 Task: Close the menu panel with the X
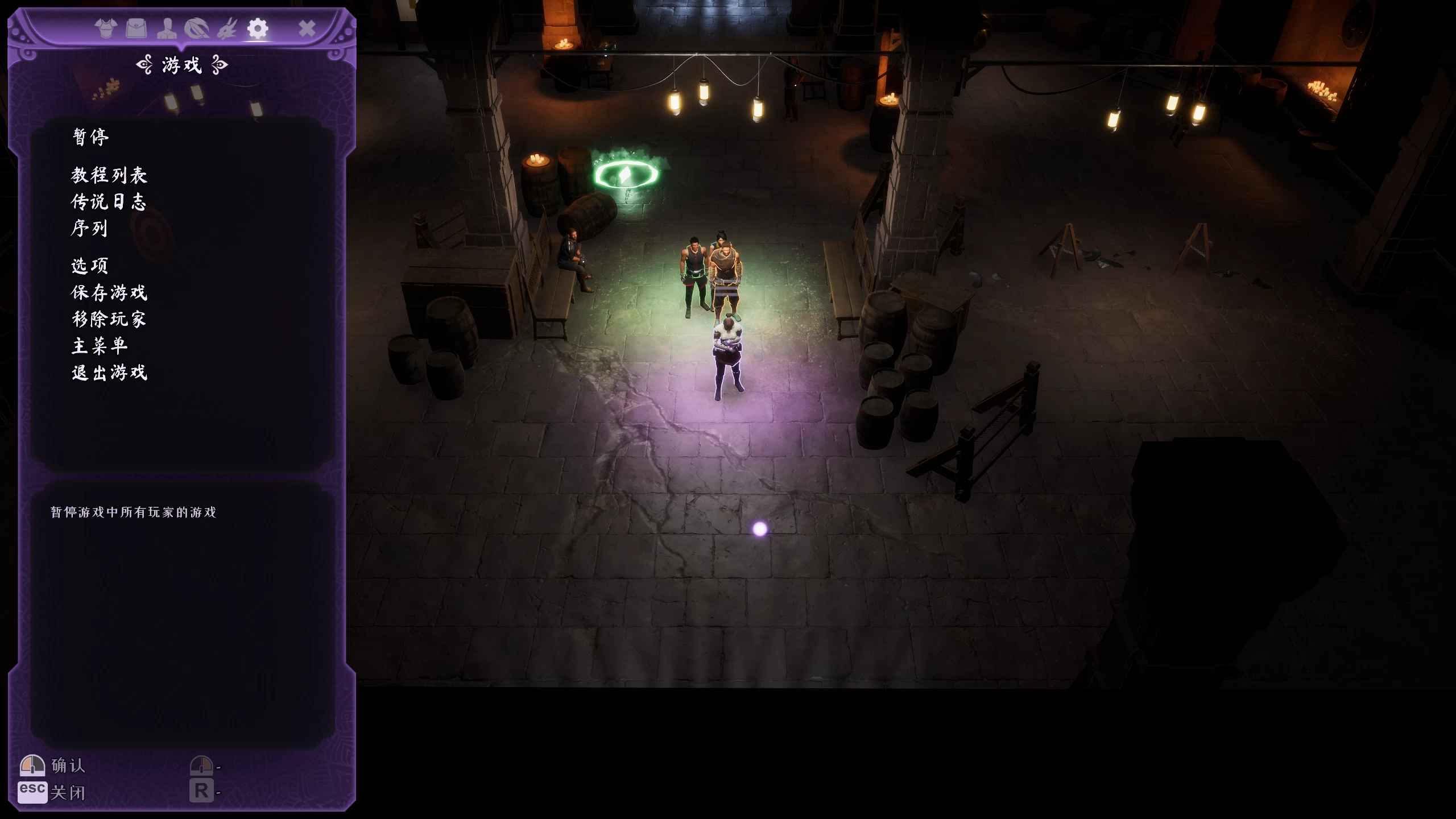[x=307, y=28]
